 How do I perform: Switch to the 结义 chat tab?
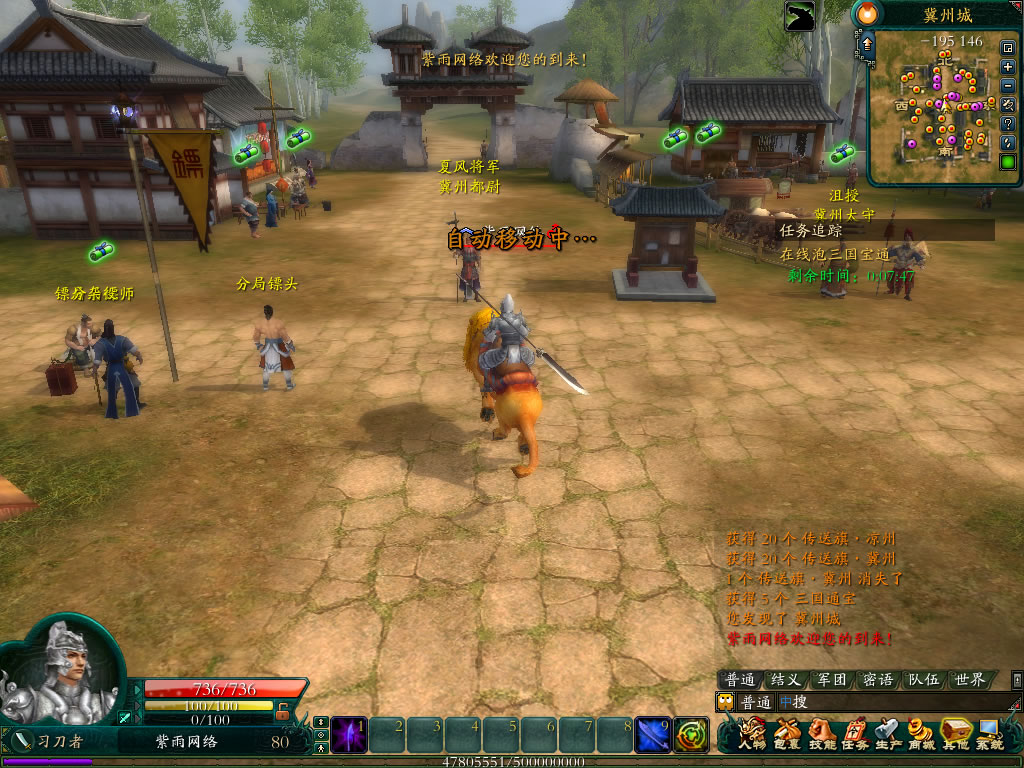(x=786, y=680)
